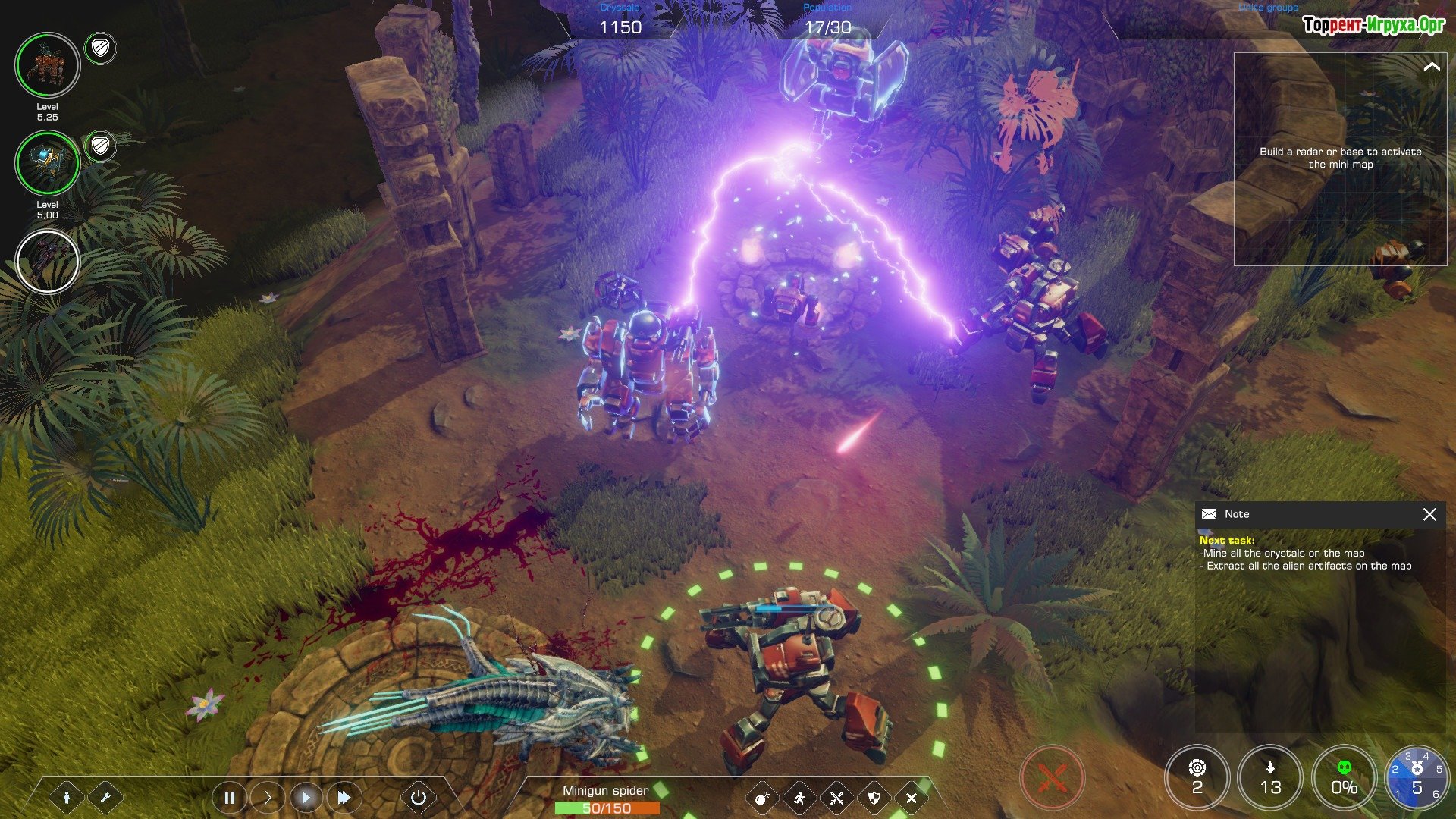The height and width of the screenshot is (819, 1456).
Task: Click the X cancel command icon
Action: pos(912,798)
